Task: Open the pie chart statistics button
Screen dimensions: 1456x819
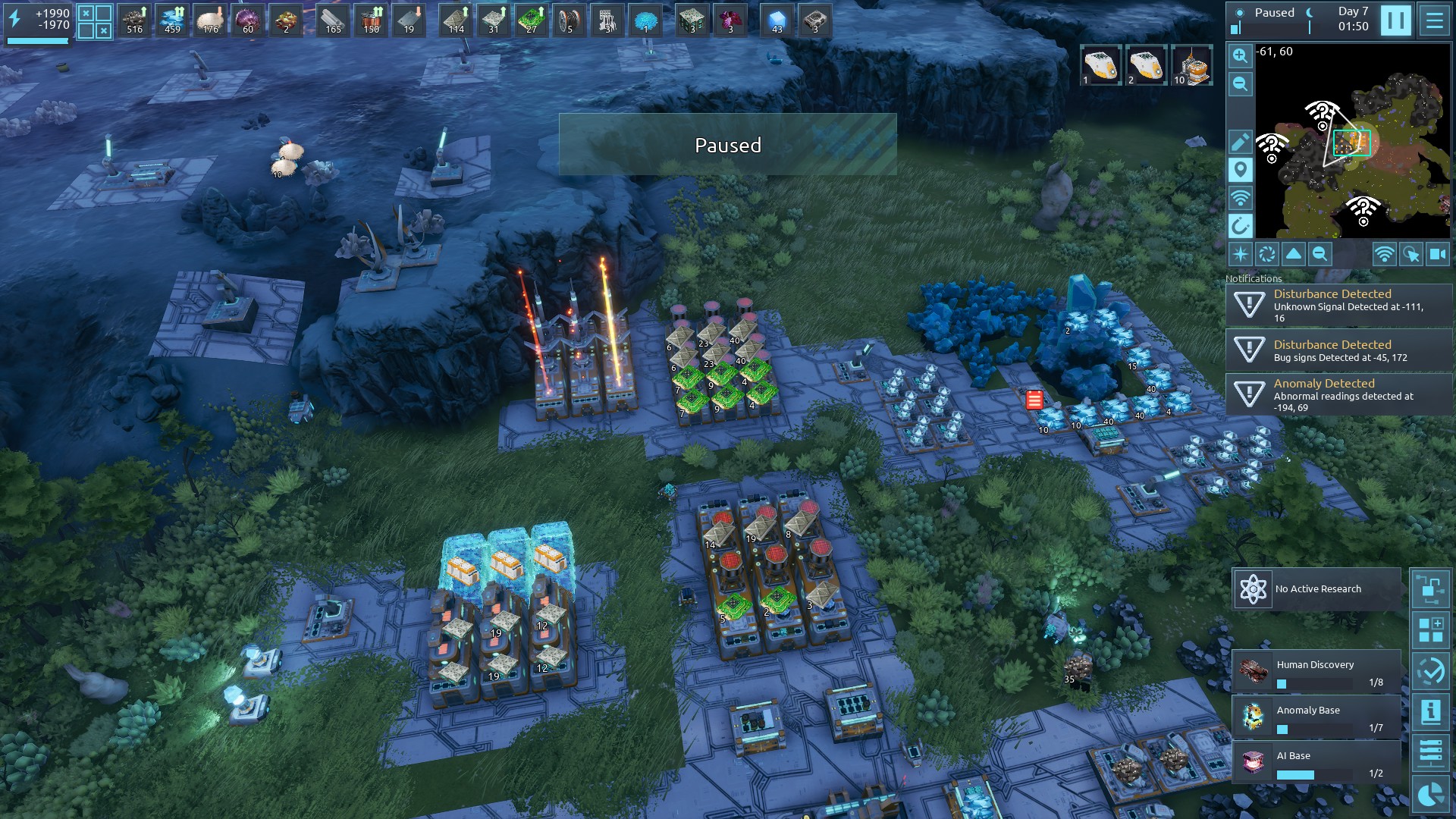Action: 1430,795
